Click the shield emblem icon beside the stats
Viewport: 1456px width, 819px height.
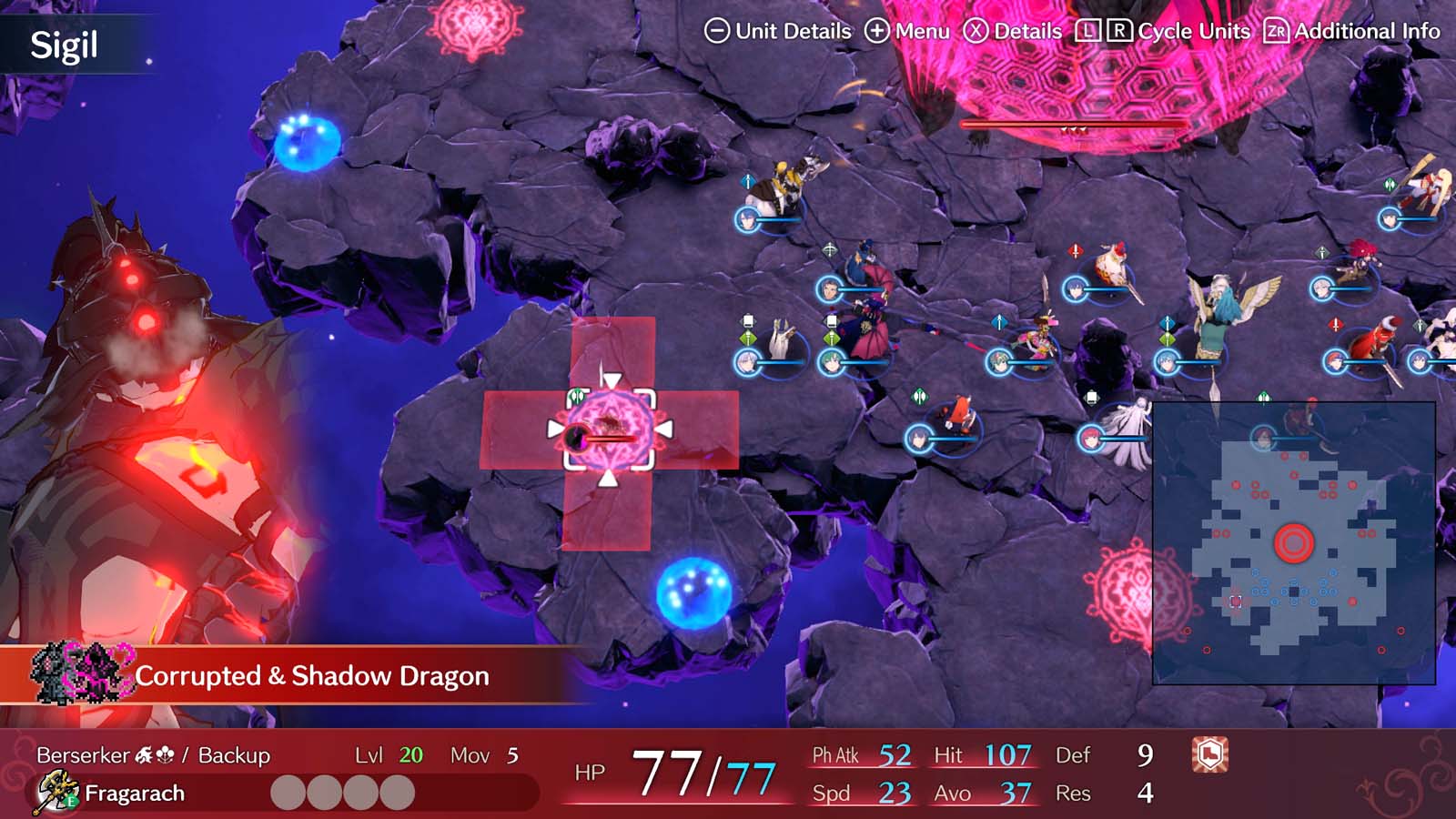pos(1210,755)
